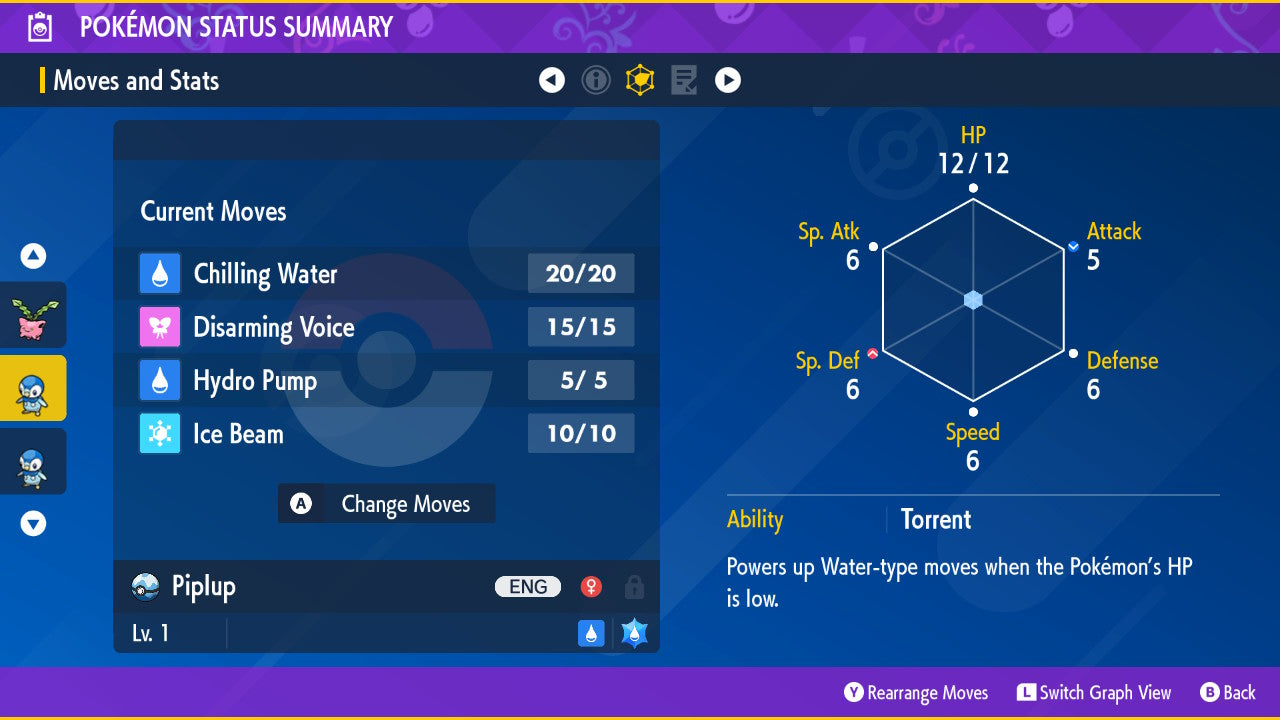Open the memo notes tab icon
Screen dimensions: 1280x720
[684, 80]
